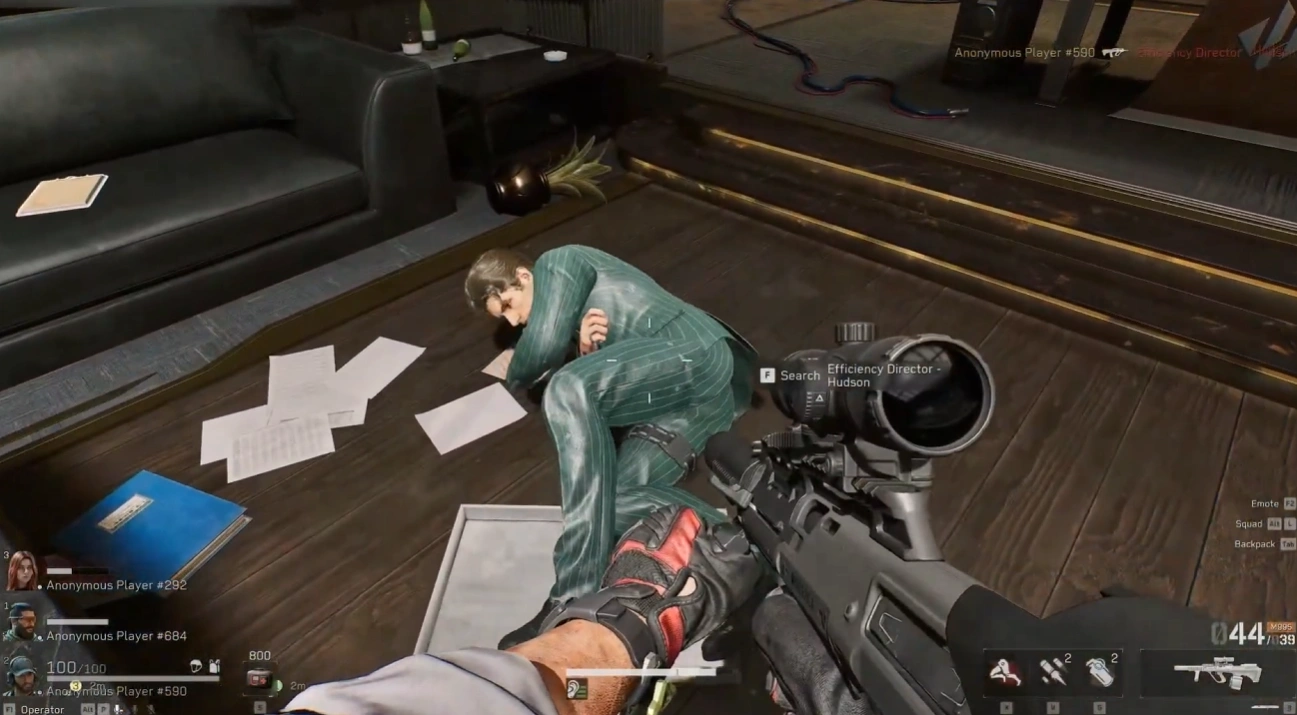Select Anonymous Player #684's squad portrait
Image resolution: width=1297 pixels, height=715 pixels.
[21, 622]
